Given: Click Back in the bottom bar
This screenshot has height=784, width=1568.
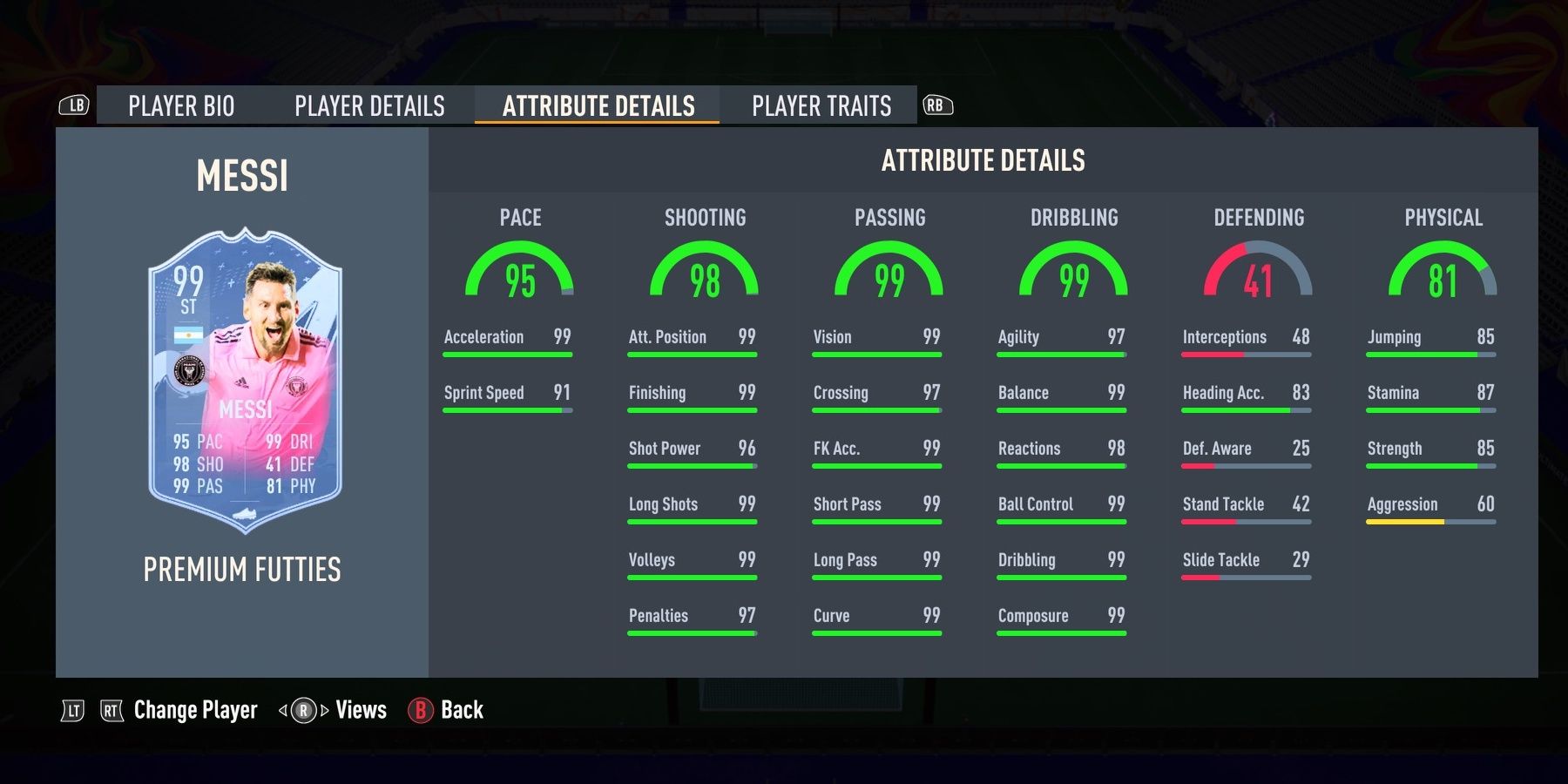Looking at the screenshot, I should click(462, 710).
